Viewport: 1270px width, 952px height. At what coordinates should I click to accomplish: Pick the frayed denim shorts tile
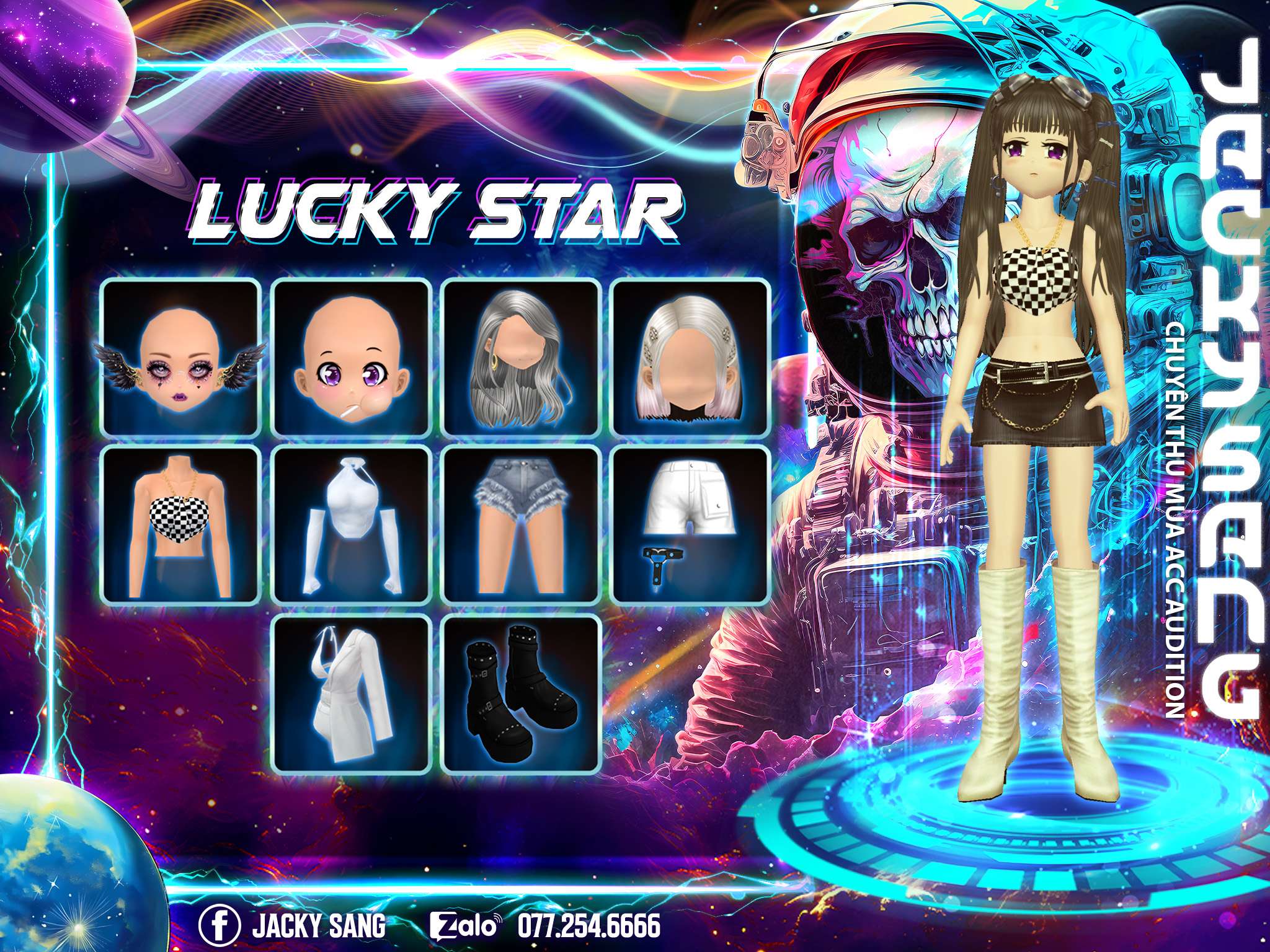[x=522, y=525]
